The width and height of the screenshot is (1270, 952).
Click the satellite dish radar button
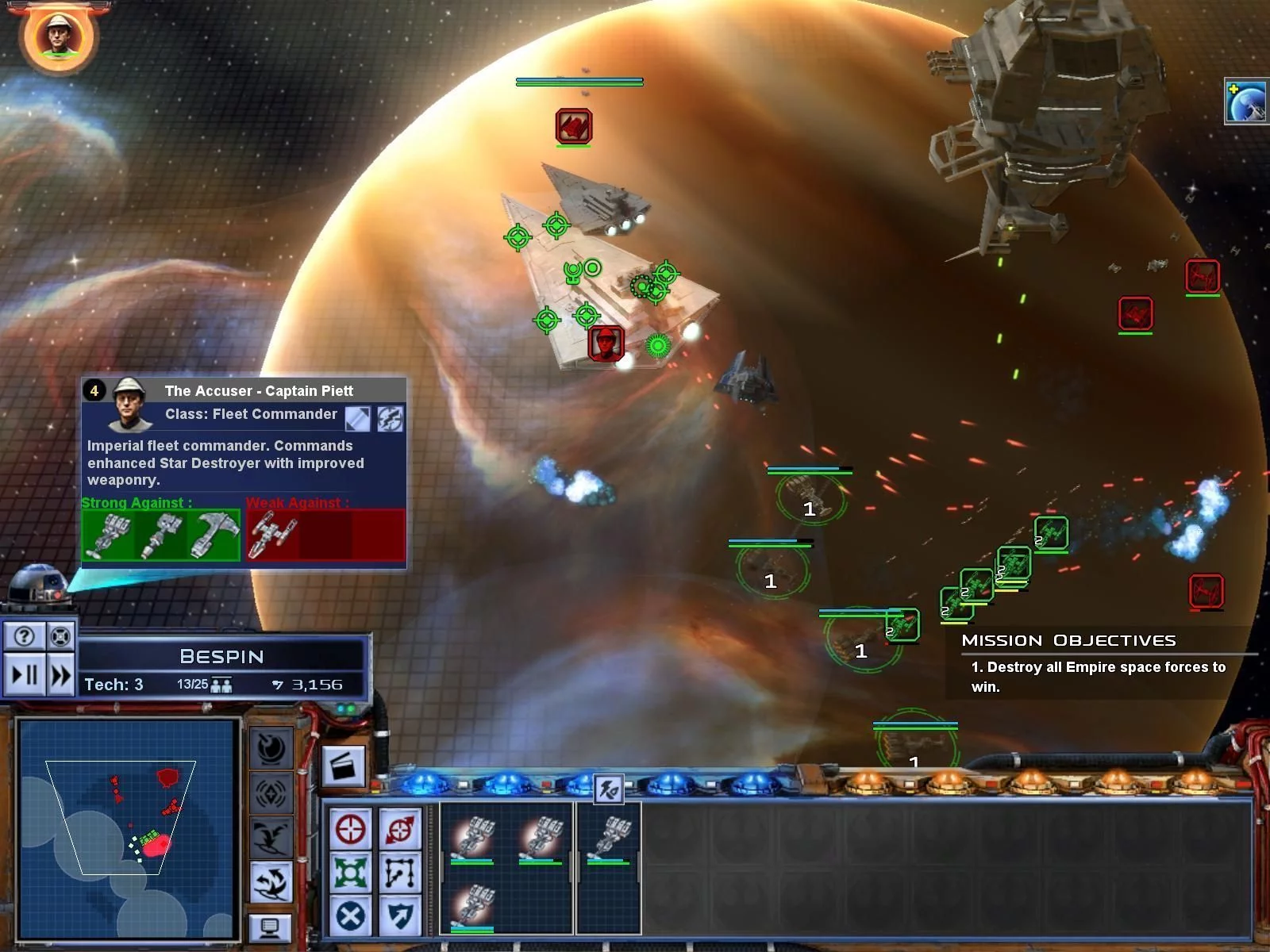click(x=271, y=747)
